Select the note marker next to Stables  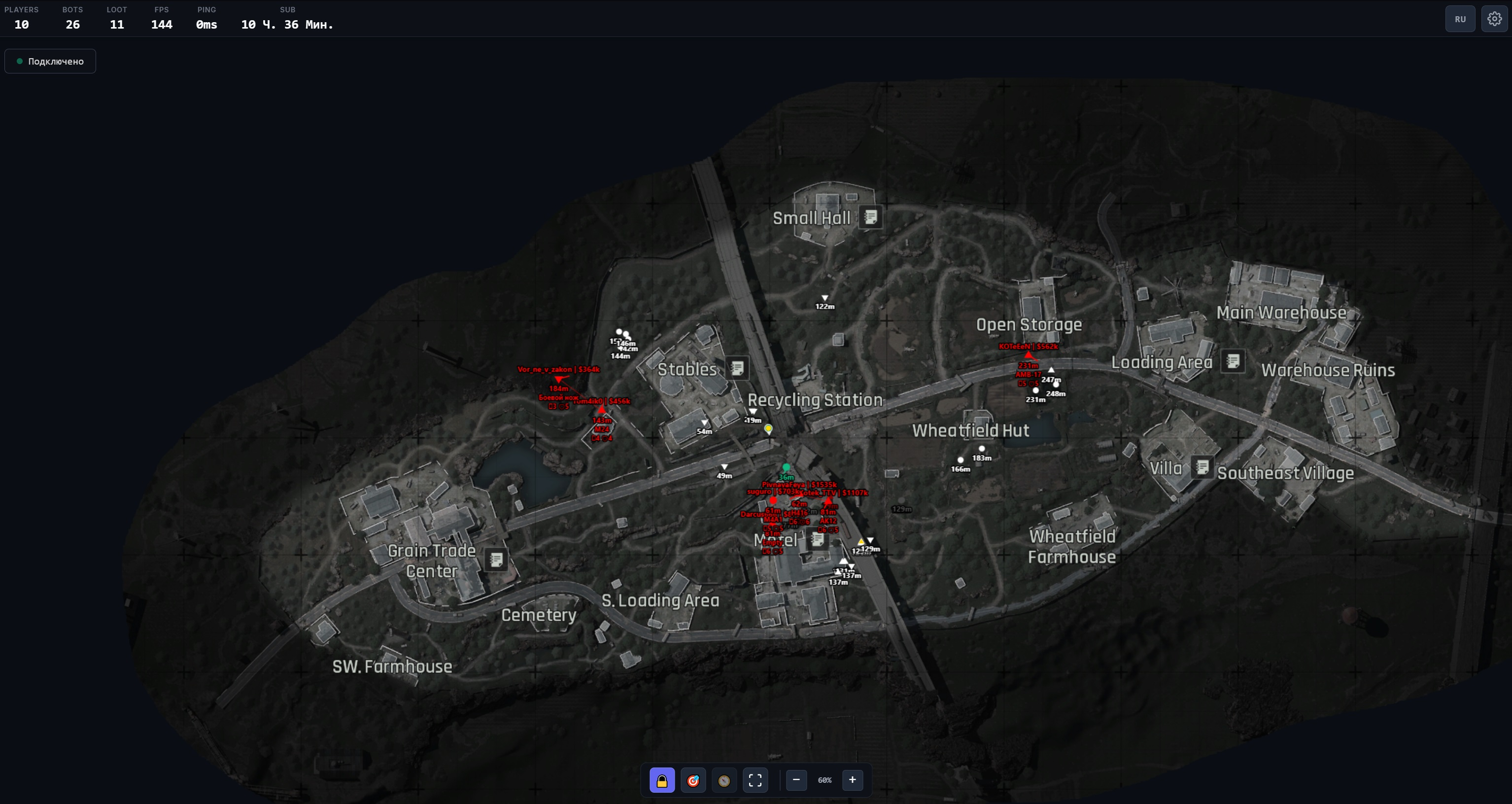click(x=737, y=368)
